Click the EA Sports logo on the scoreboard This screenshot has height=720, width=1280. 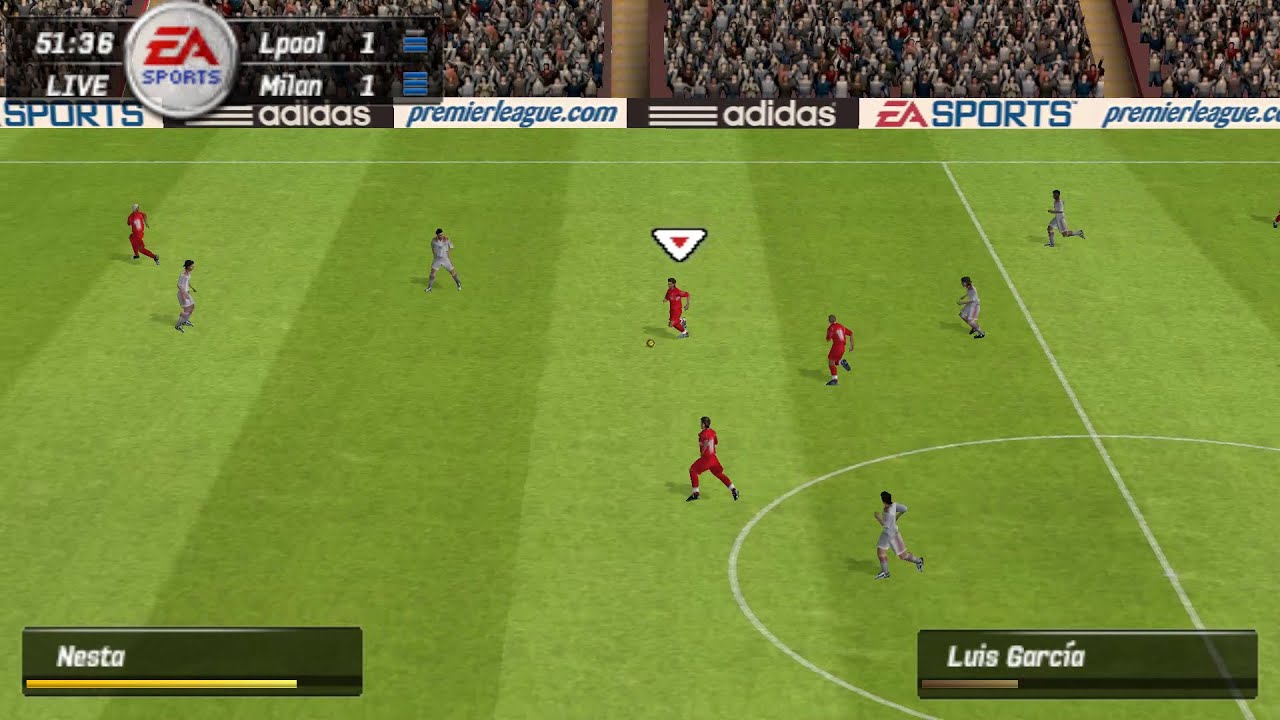pyautogui.click(x=178, y=55)
